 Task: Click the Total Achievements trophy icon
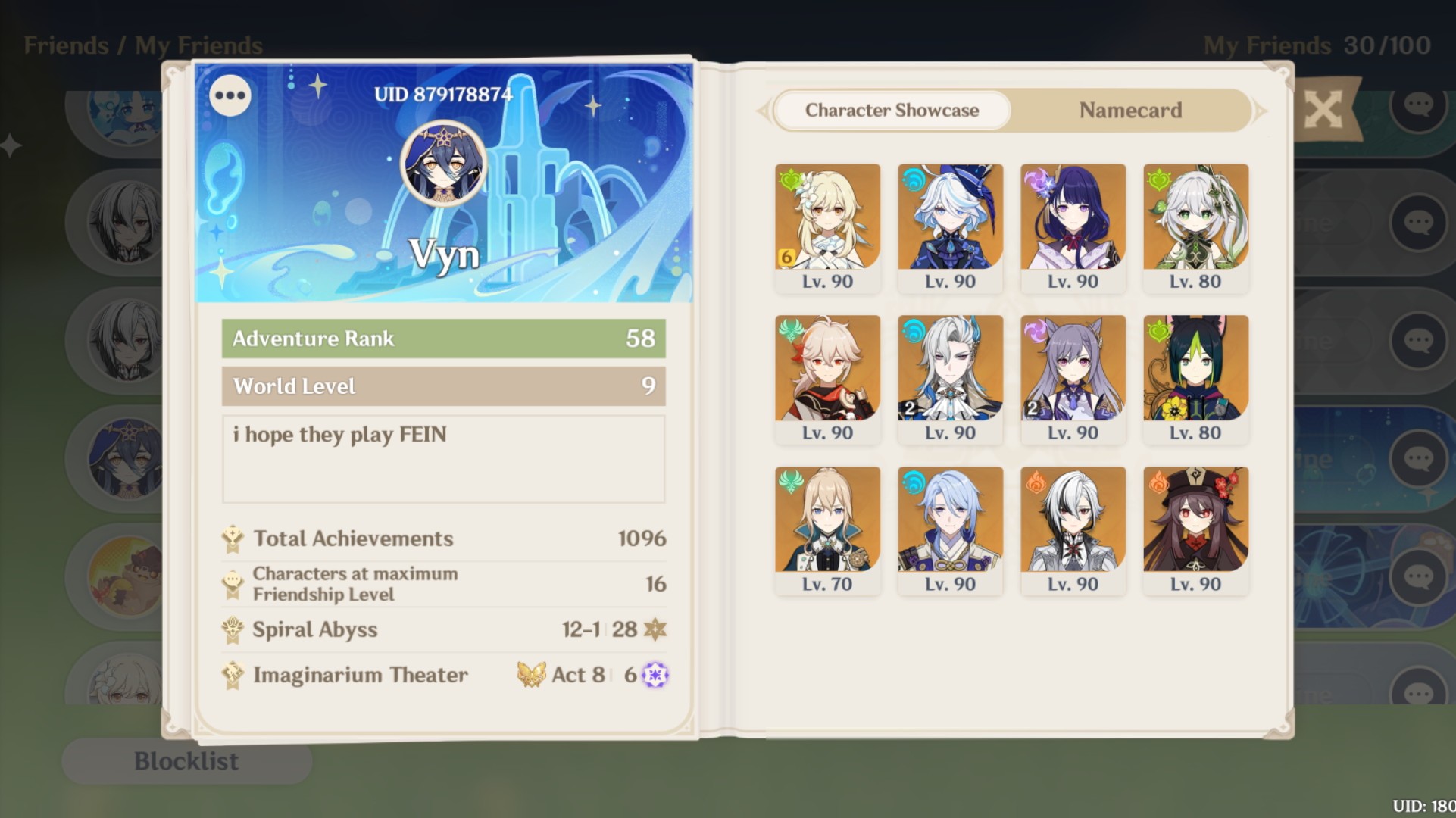(x=233, y=539)
